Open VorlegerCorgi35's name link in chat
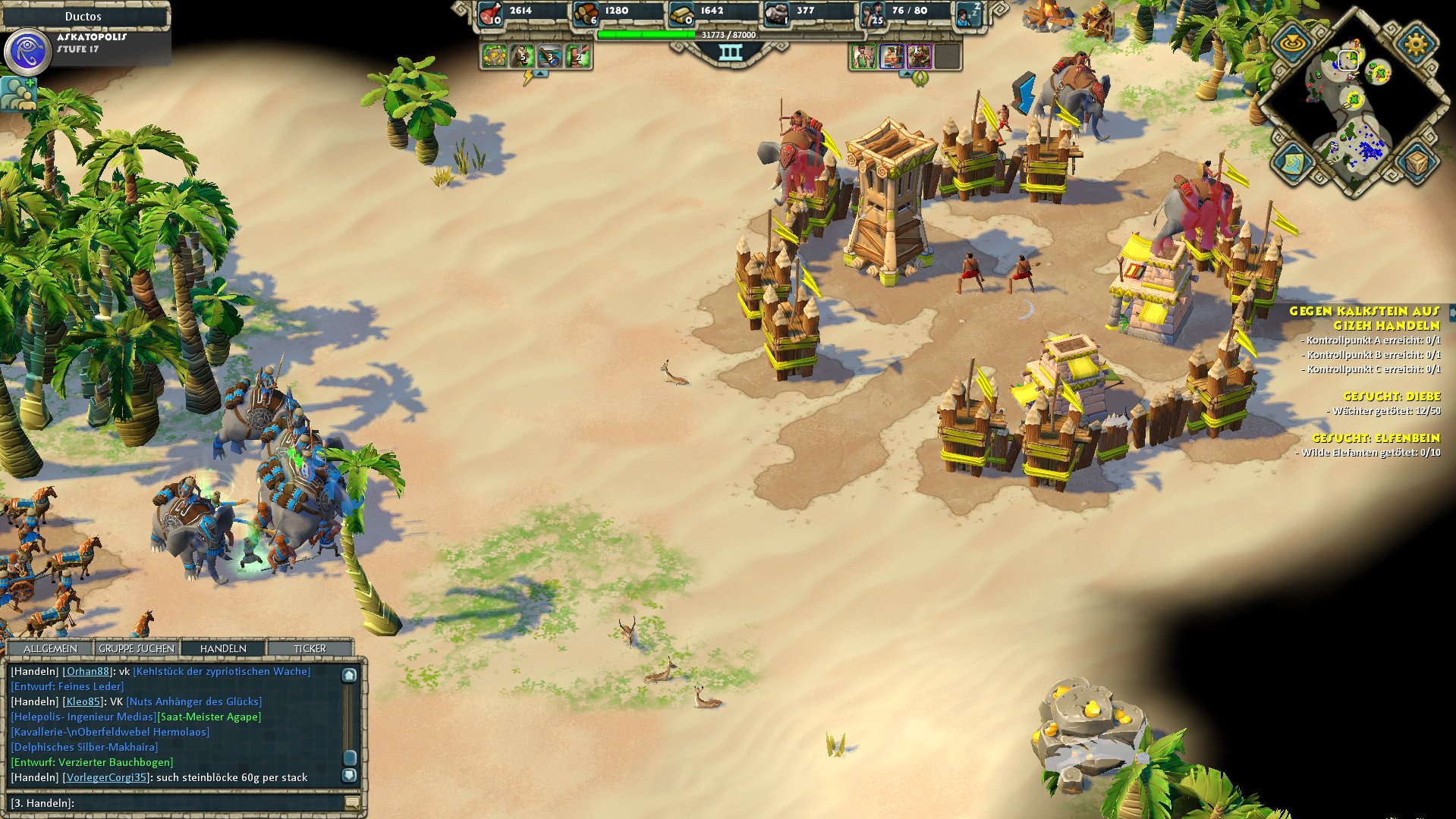Viewport: 1456px width, 819px height. pyautogui.click(x=106, y=777)
